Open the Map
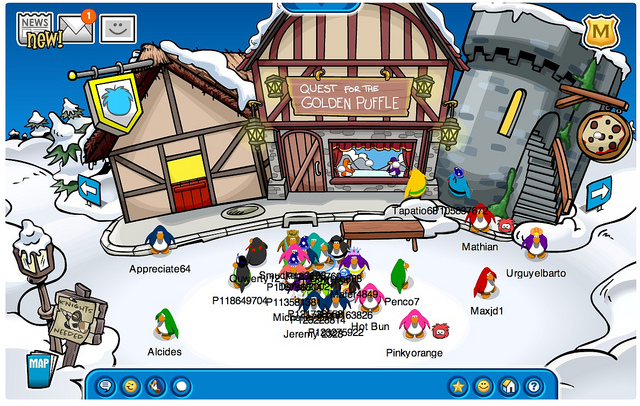The height and width of the screenshot is (406, 640). (x=39, y=361)
